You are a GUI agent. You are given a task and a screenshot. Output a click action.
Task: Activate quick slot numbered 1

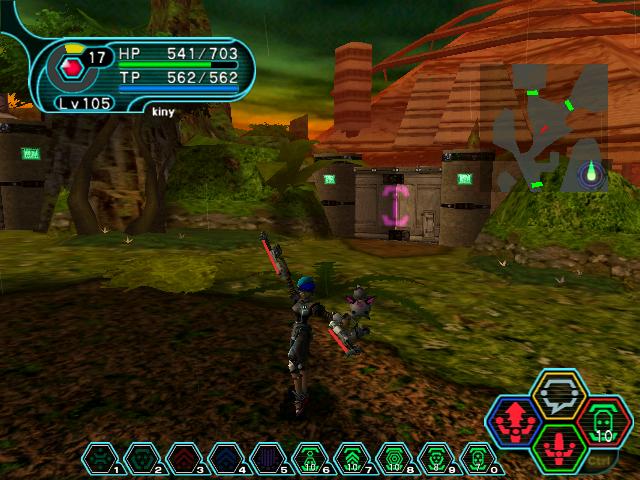pyautogui.click(x=101, y=458)
